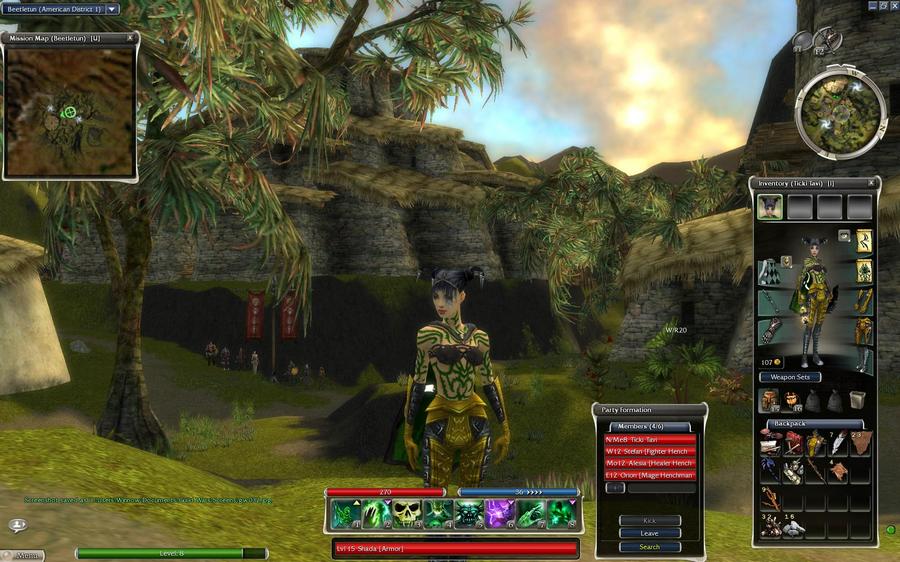Close the Inventory window

(x=871, y=183)
